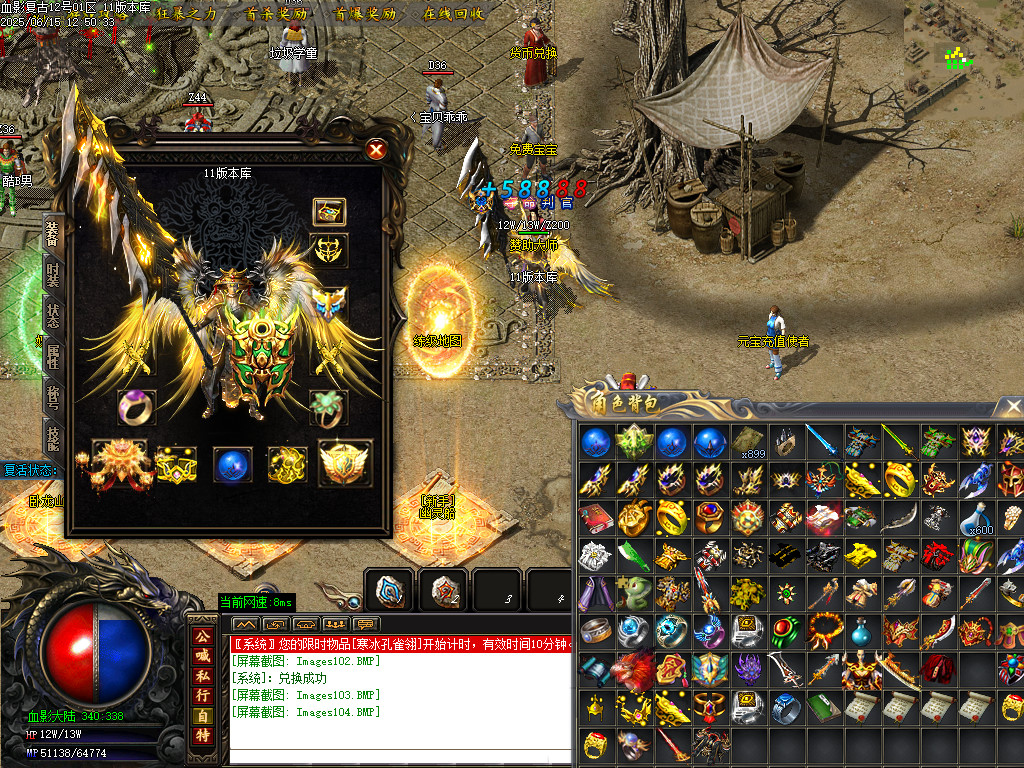Pick the red book item in backpack
Image resolution: width=1024 pixels, height=768 pixels.
[x=595, y=518]
